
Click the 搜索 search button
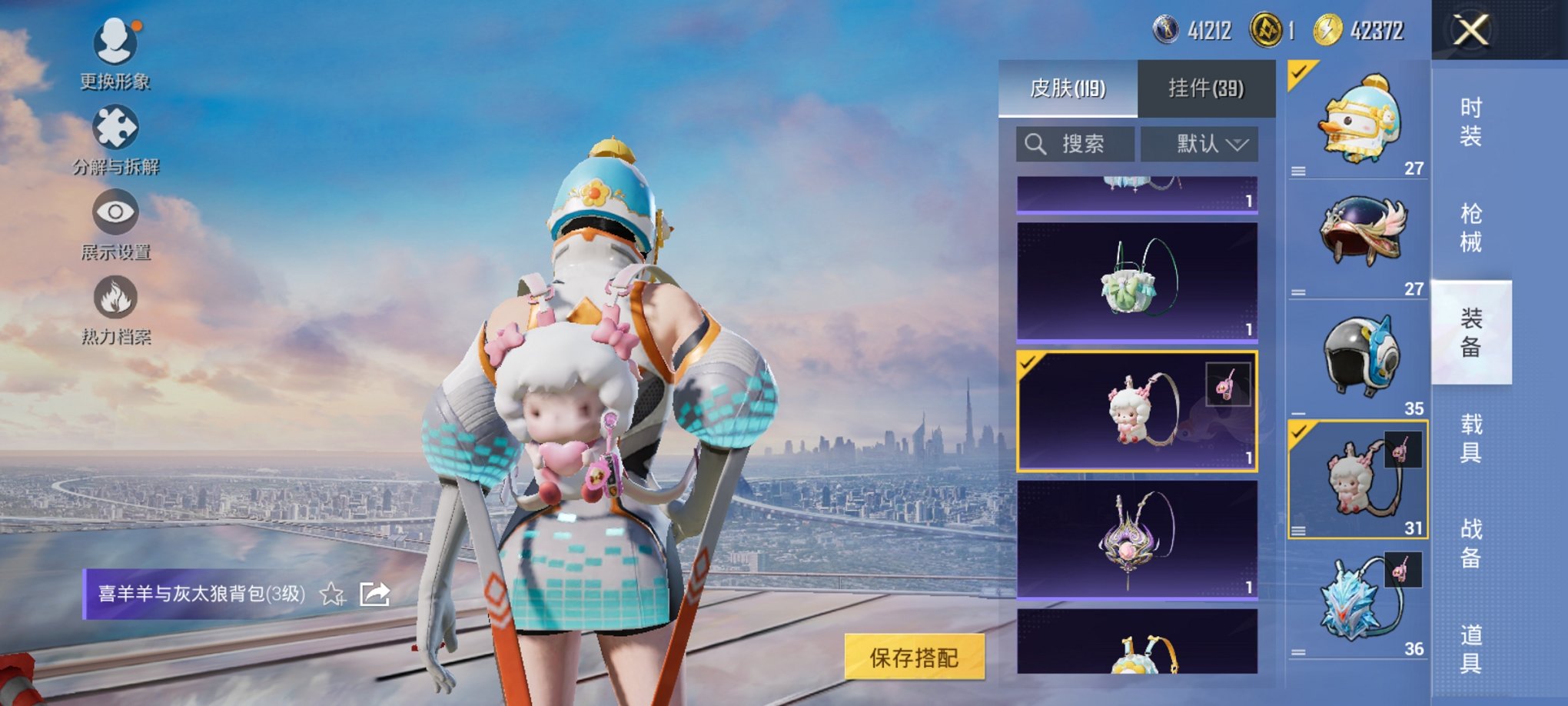pyautogui.click(x=1076, y=144)
